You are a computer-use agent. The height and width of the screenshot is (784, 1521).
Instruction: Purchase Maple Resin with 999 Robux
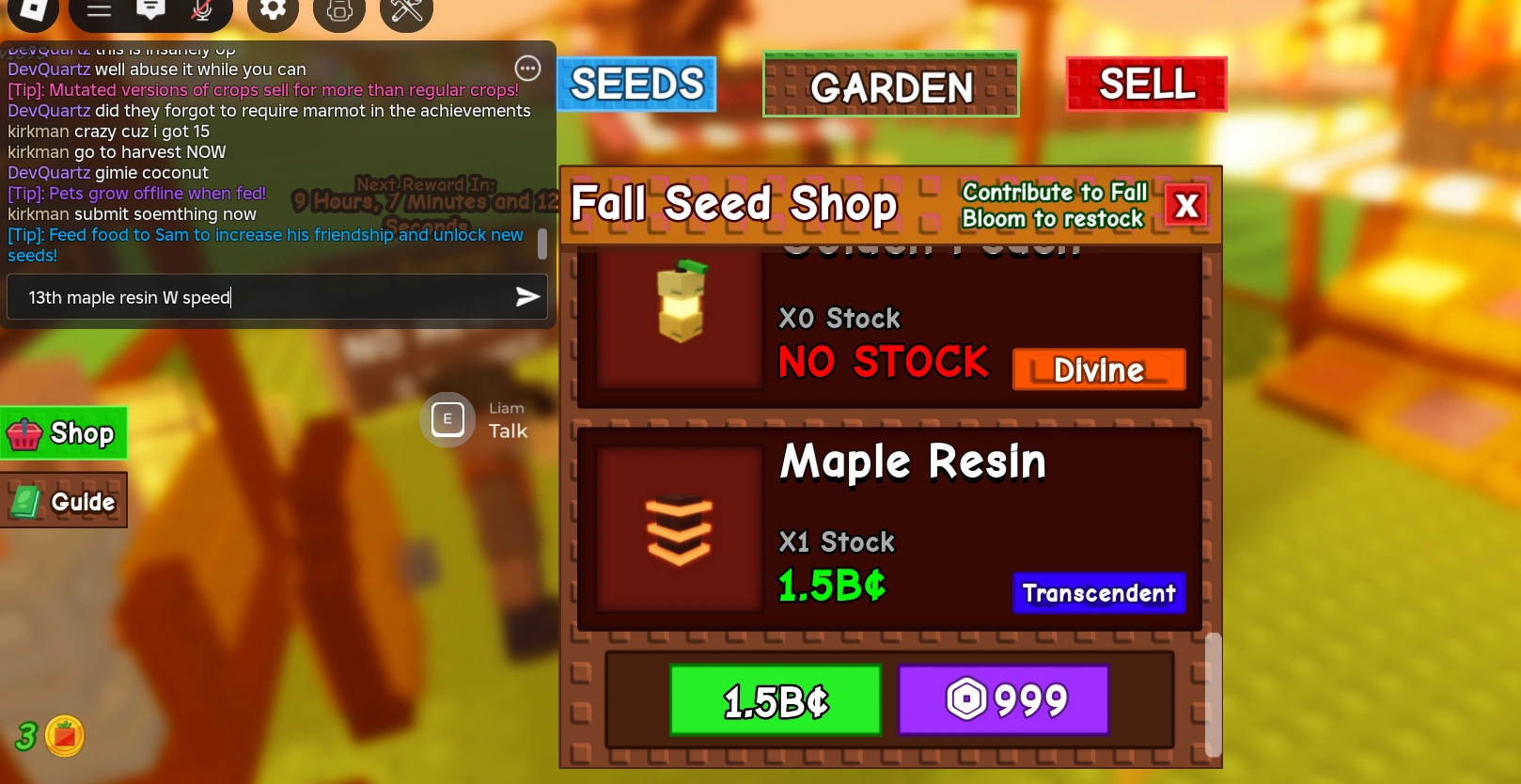1002,699
